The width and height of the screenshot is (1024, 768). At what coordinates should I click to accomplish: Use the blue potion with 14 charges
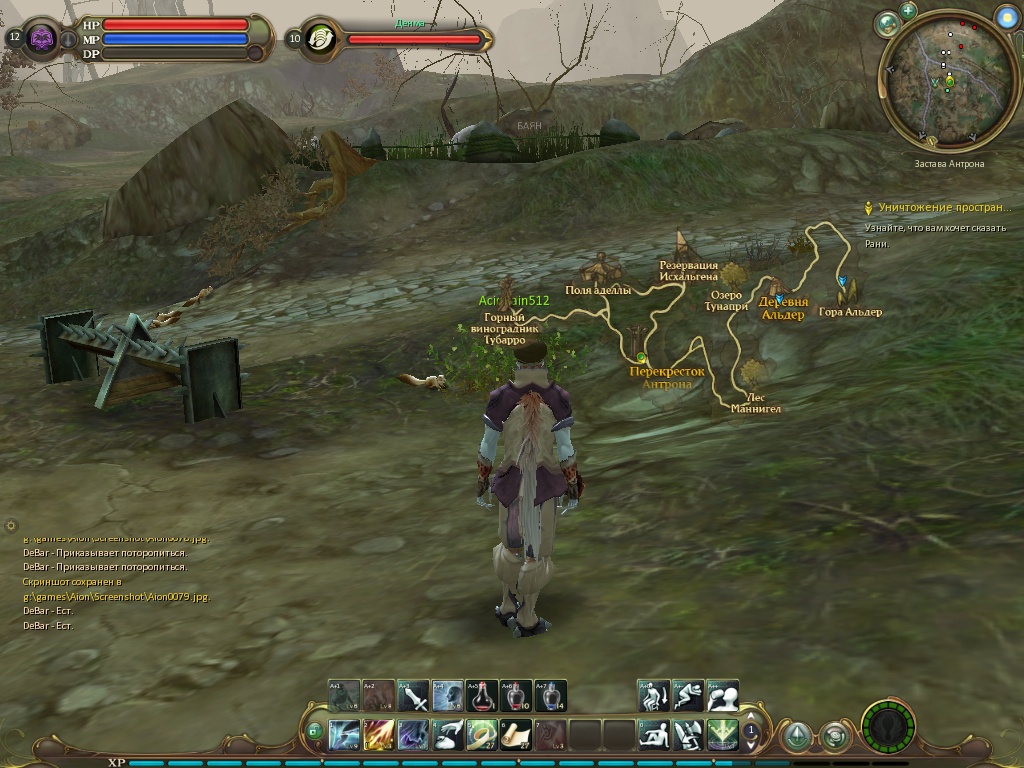551,695
